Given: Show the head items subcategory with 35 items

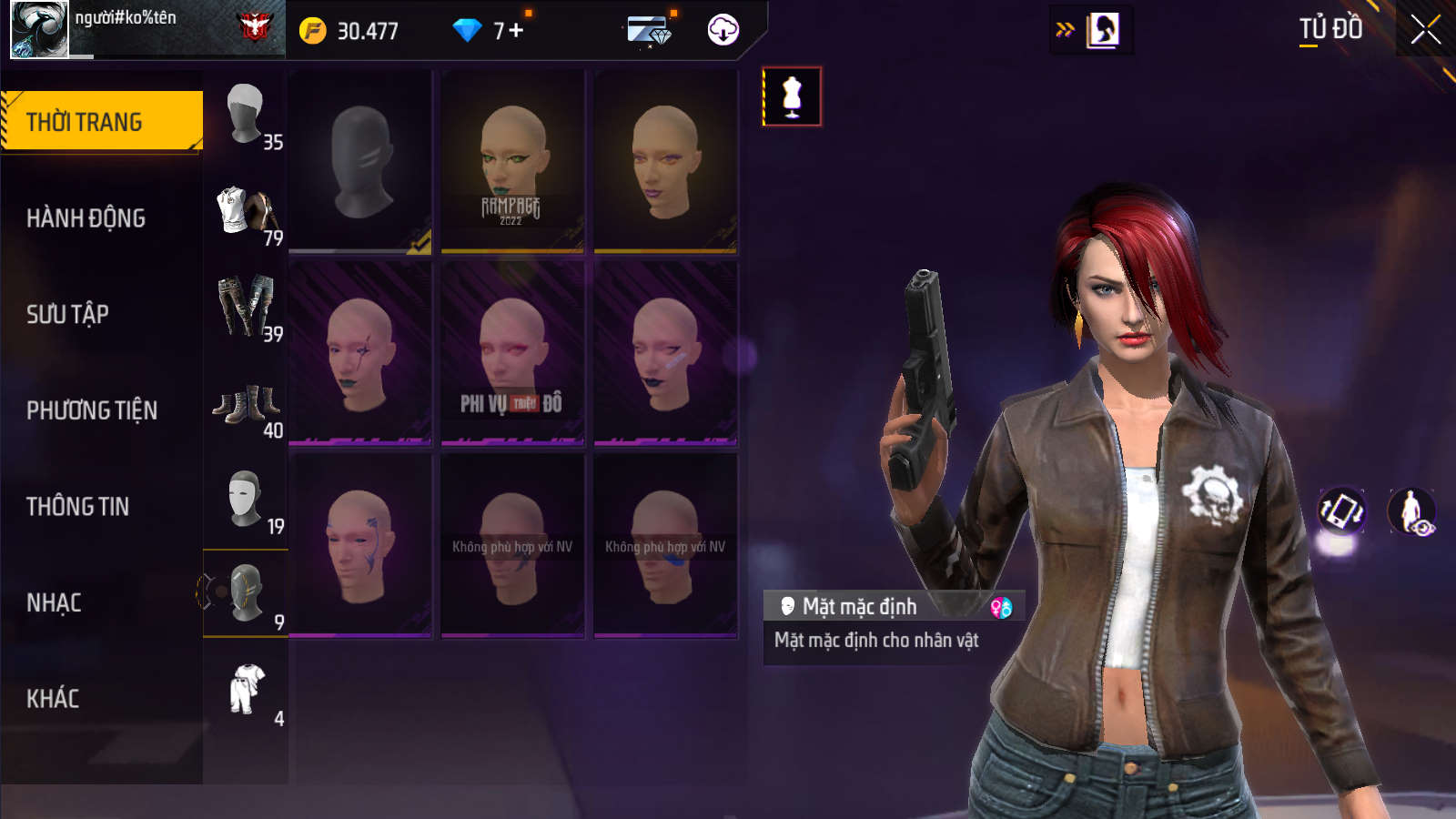Looking at the screenshot, I should coord(246,116).
